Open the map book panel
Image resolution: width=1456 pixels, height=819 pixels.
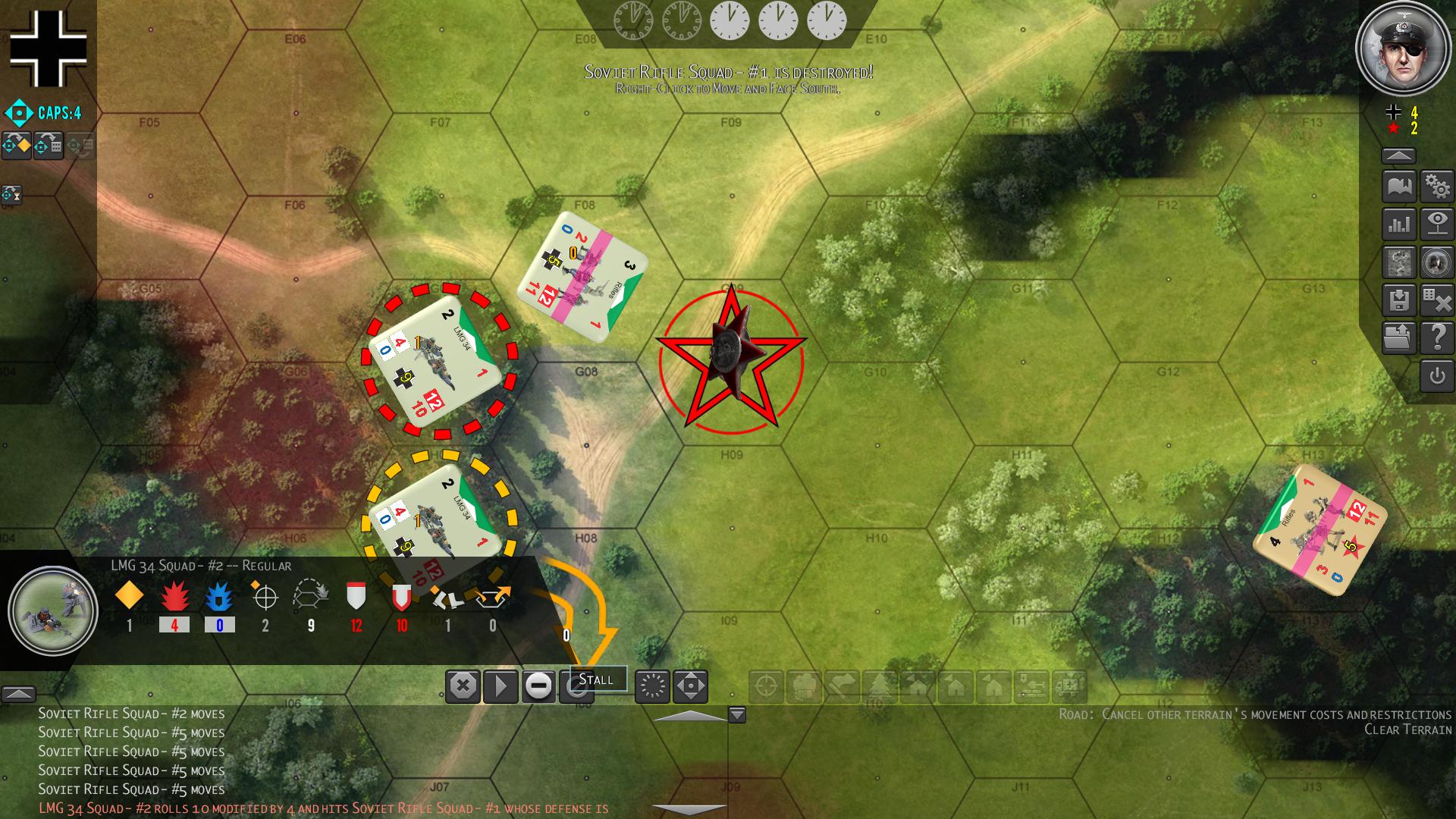[x=1399, y=187]
